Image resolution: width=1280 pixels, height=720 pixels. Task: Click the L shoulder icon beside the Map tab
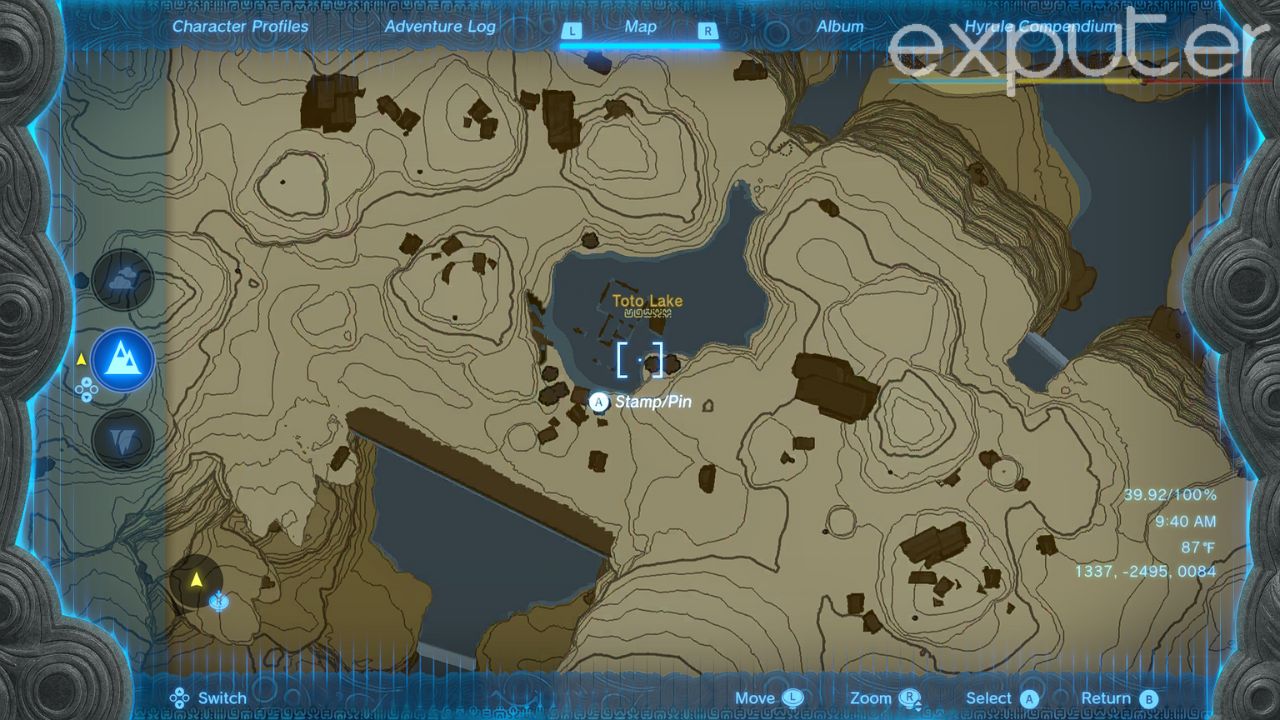click(x=572, y=31)
